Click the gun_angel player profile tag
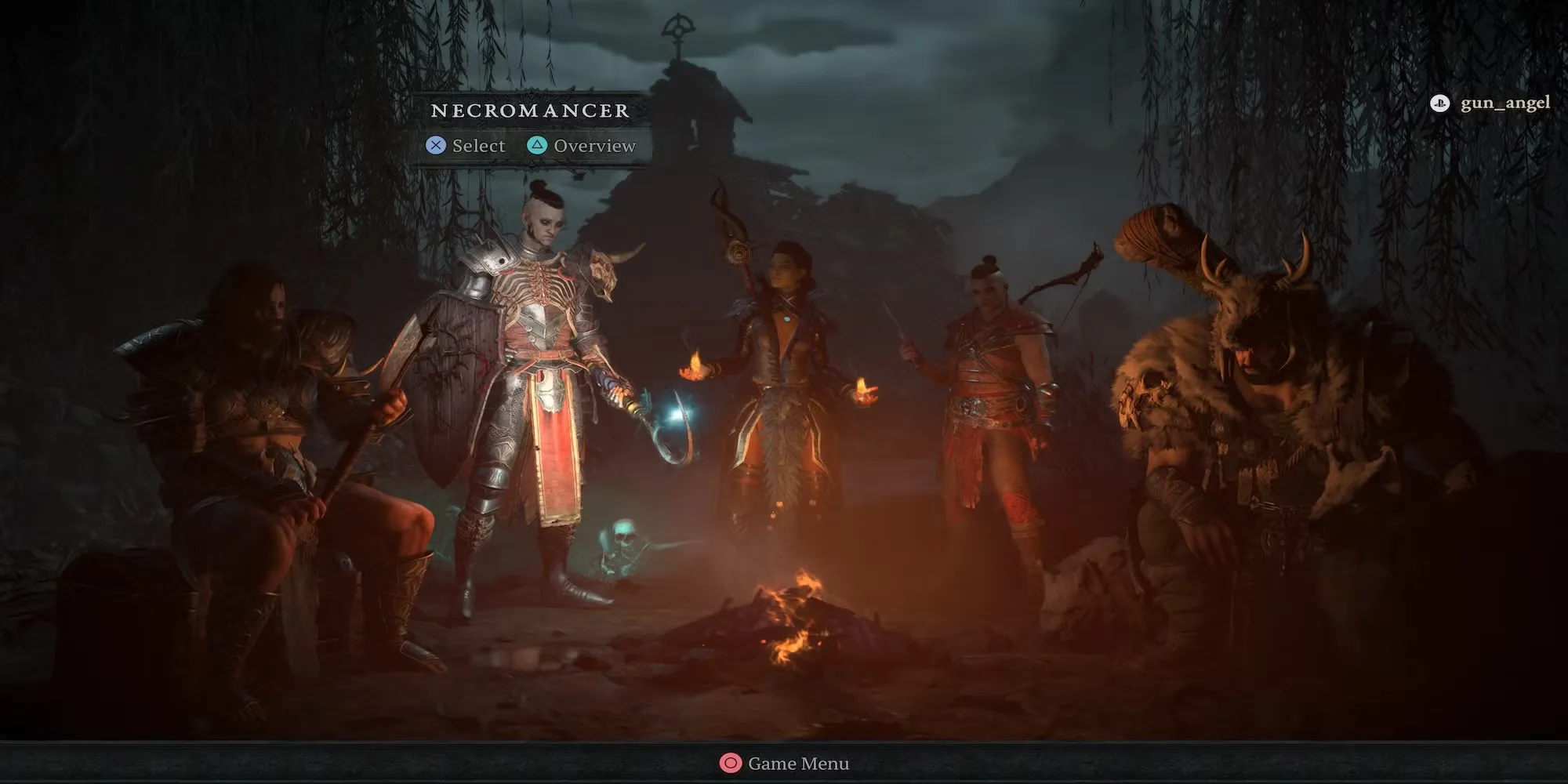The image size is (1568, 784). click(x=1490, y=103)
